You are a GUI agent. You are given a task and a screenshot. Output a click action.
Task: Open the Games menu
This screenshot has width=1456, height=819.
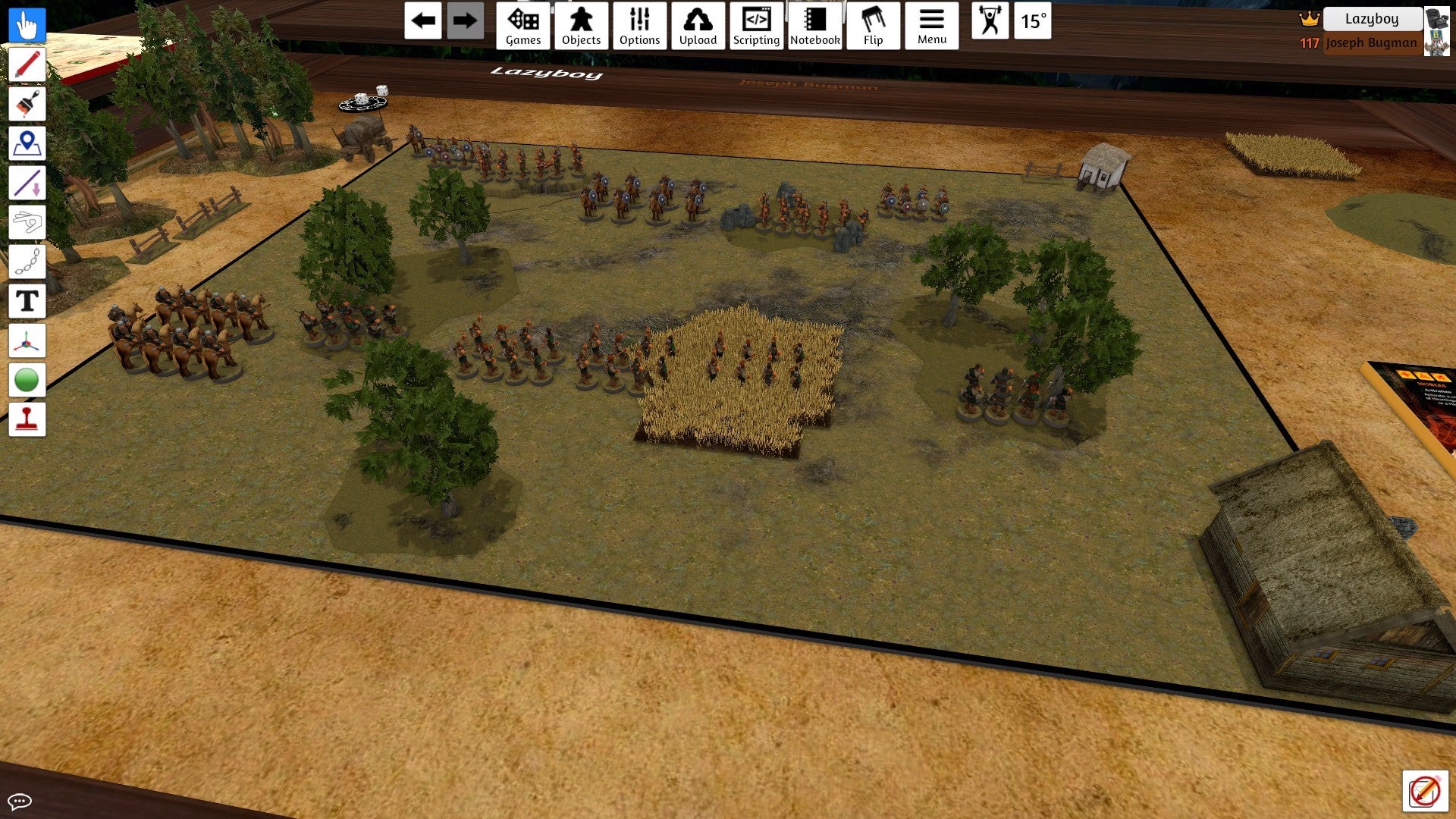[x=523, y=26]
